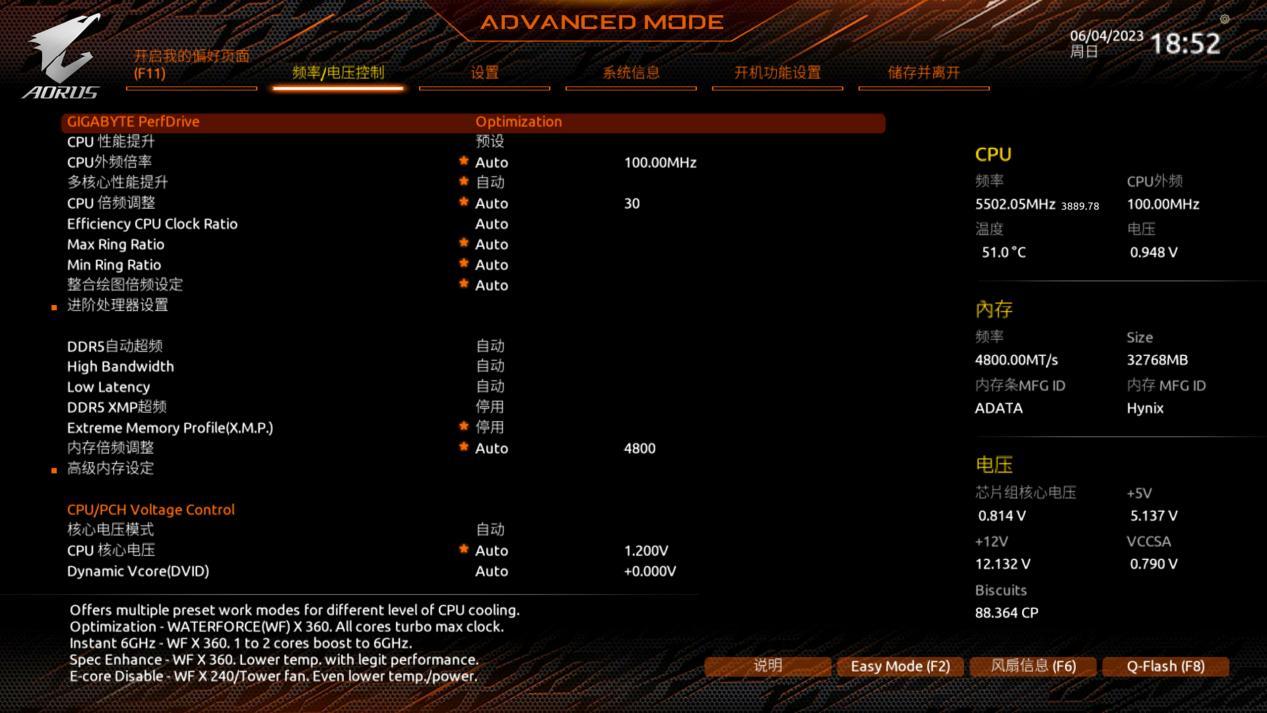The height and width of the screenshot is (713, 1267).
Task: Pick the Efficiency CPU Clock Ratio setting
Action: coord(152,224)
